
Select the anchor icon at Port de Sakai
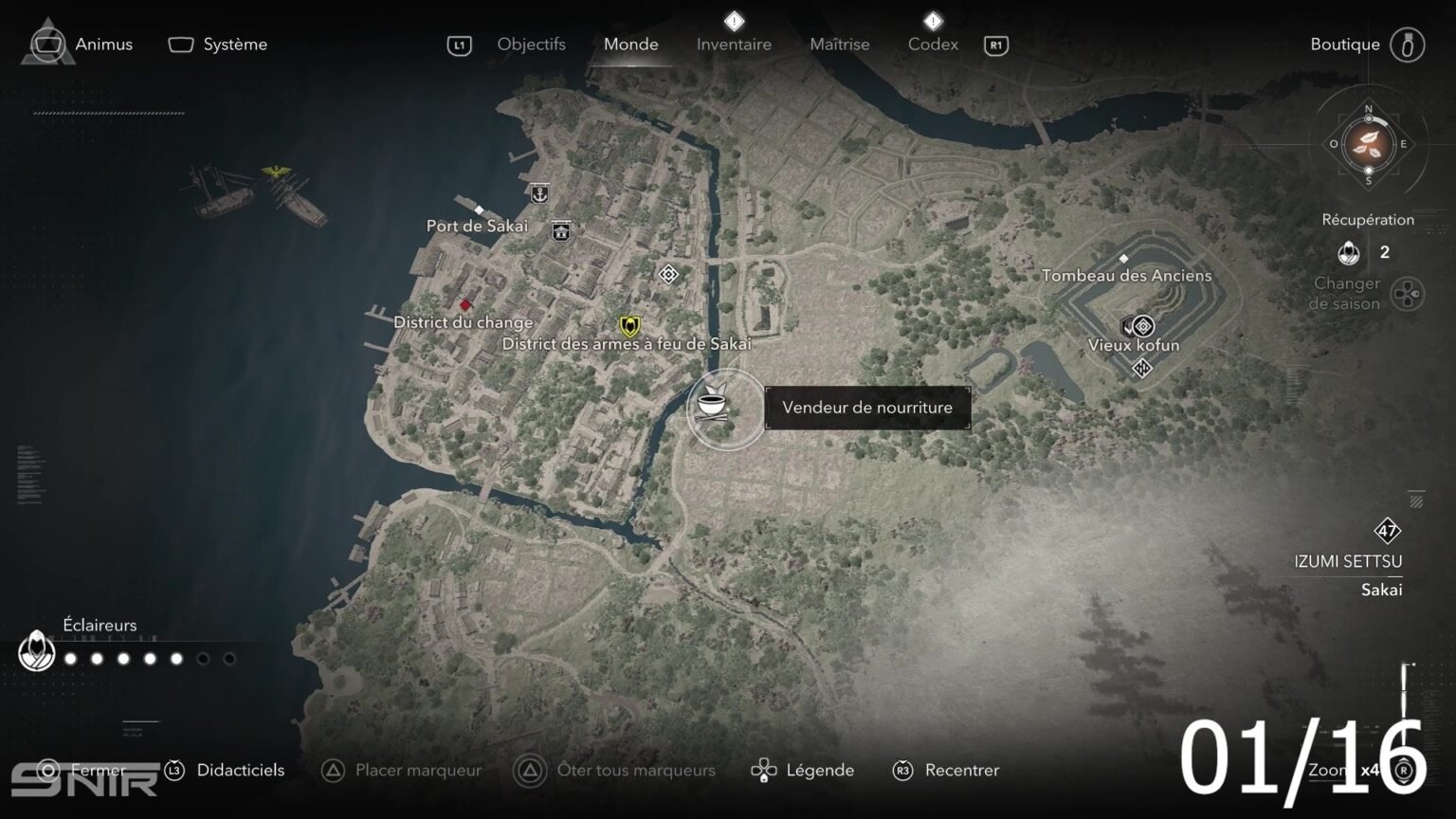pyautogui.click(x=538, y=191)
